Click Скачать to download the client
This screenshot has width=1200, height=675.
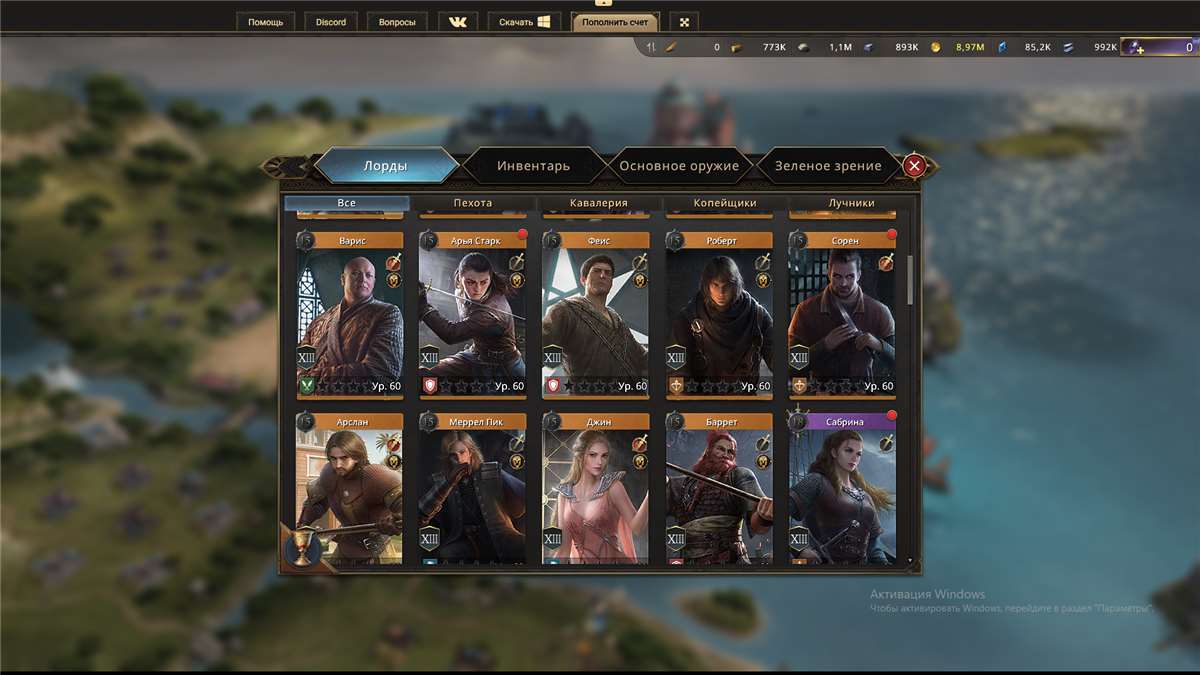pyautogui.click(x=524, y=22)
